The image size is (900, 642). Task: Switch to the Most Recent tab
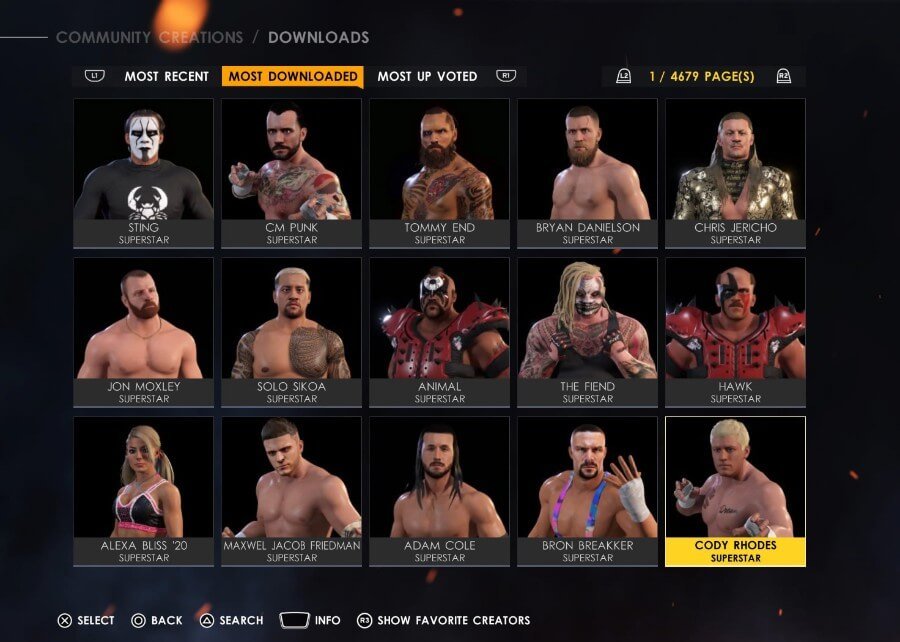(166, 76)
